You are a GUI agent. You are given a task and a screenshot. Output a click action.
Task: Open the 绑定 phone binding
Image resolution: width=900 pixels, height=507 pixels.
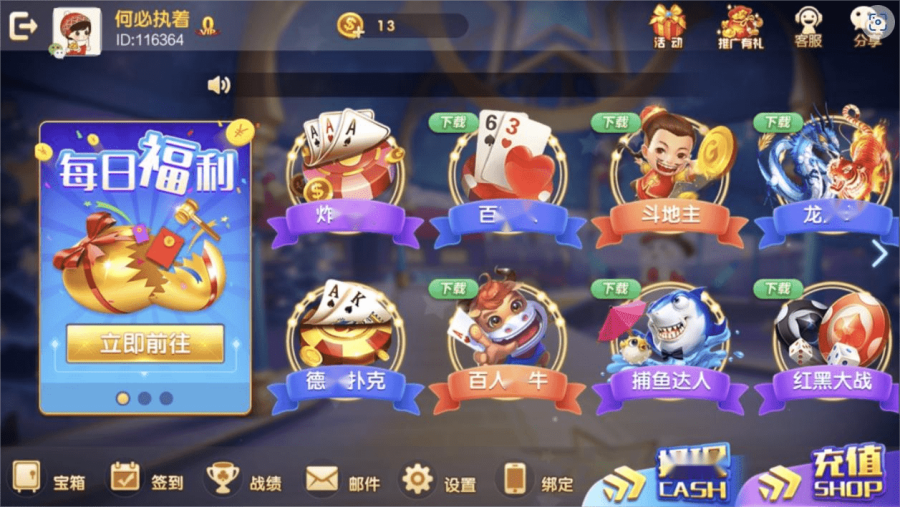click(538, 482)
